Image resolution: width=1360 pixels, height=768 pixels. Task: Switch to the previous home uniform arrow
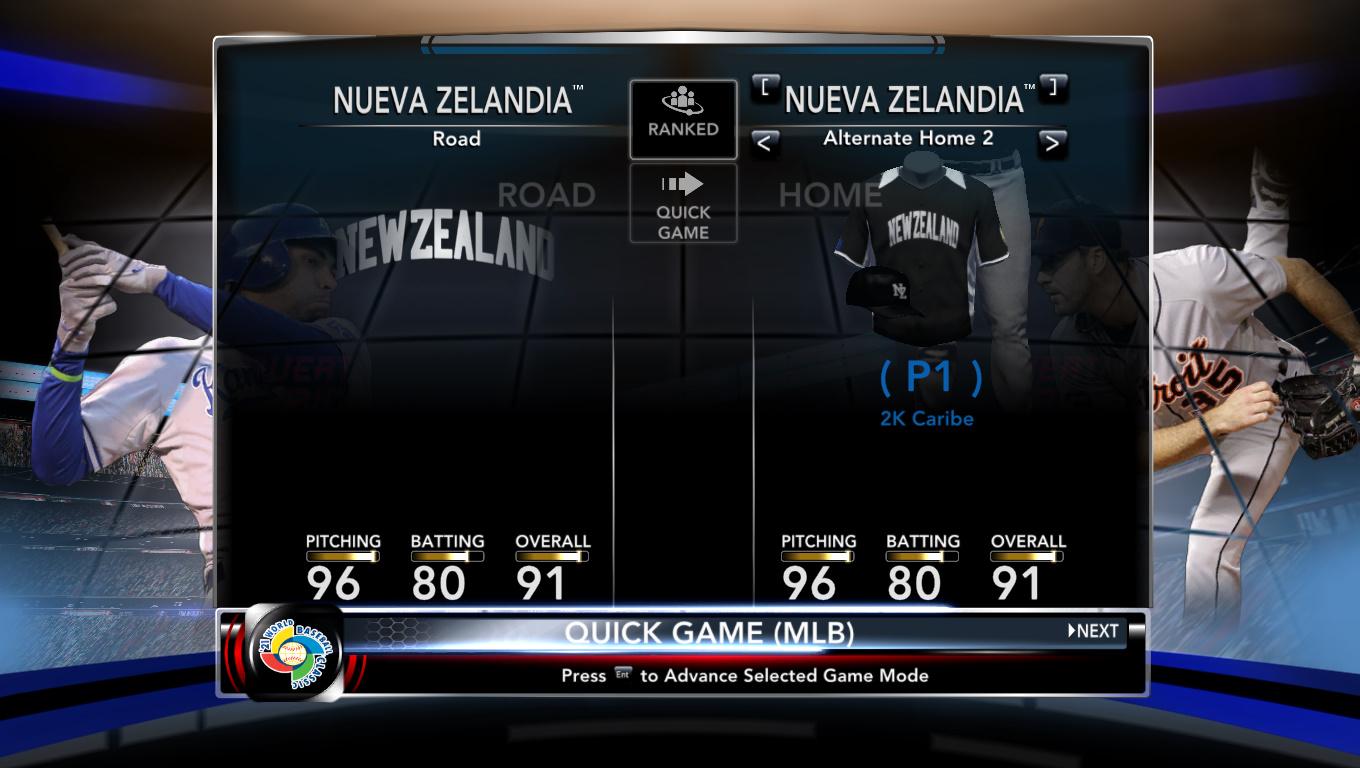pos(764,143)
